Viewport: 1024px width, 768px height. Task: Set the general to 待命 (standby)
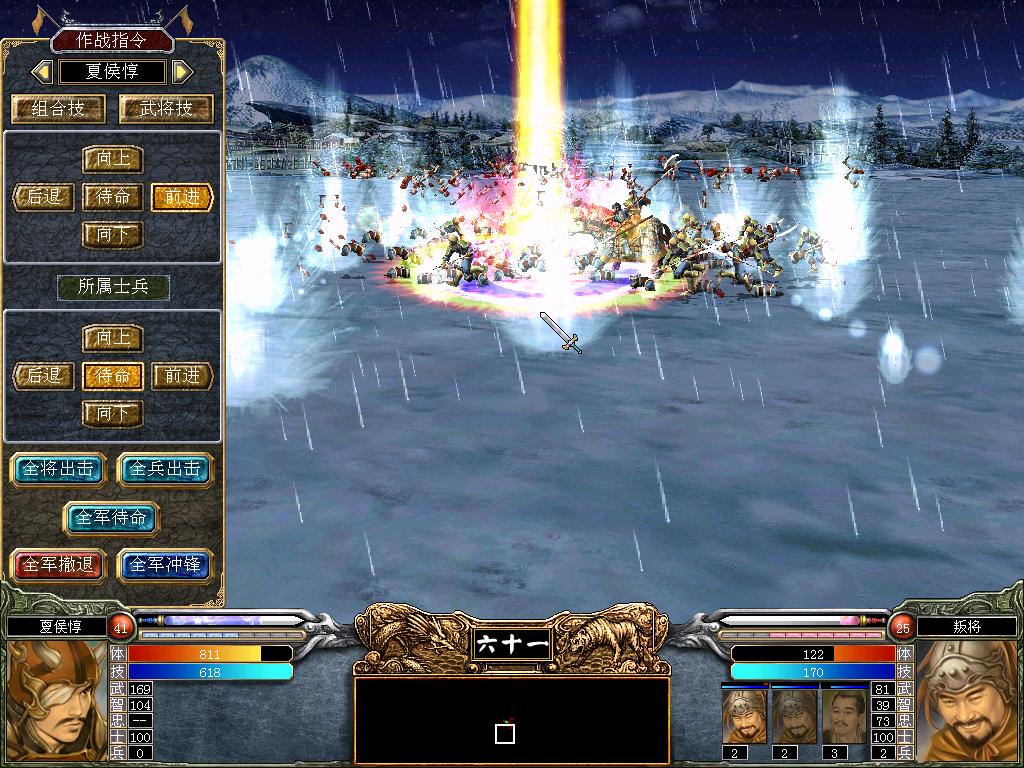tap(113, 197)
